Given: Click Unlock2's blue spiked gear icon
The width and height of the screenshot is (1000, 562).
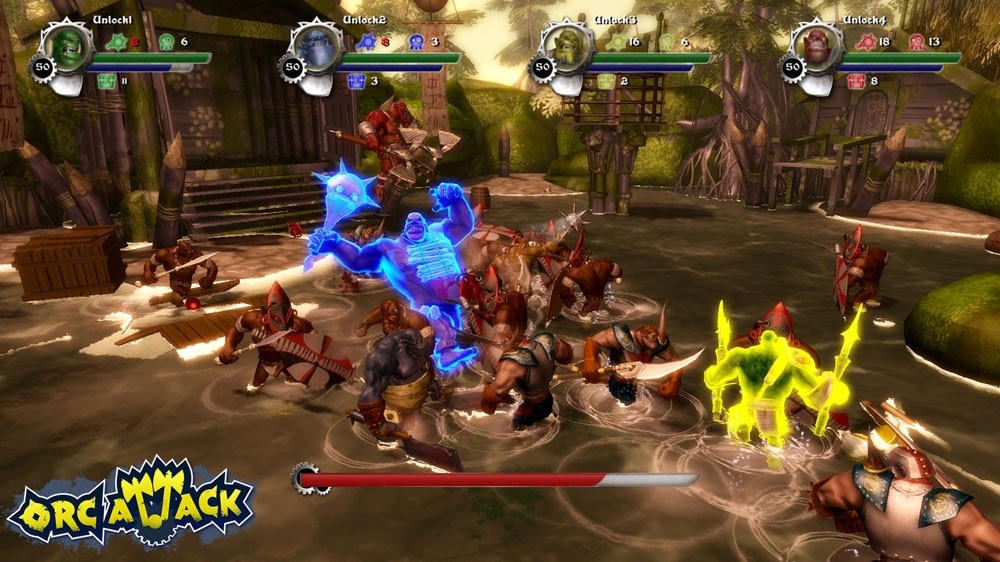Looking at the screenshot, I should [x=367, y=42].
